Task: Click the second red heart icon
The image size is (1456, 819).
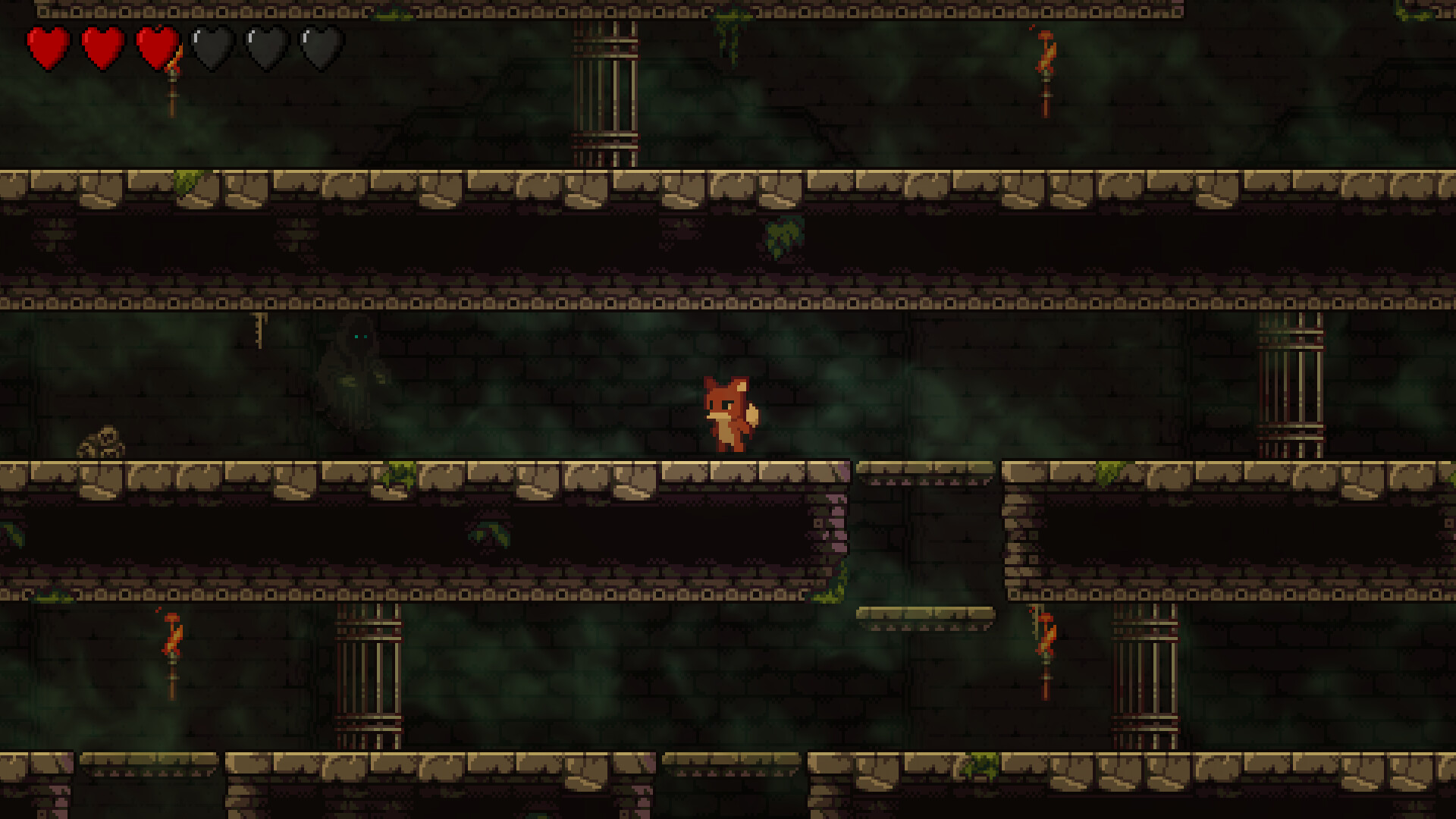Action: pos(101,47)
